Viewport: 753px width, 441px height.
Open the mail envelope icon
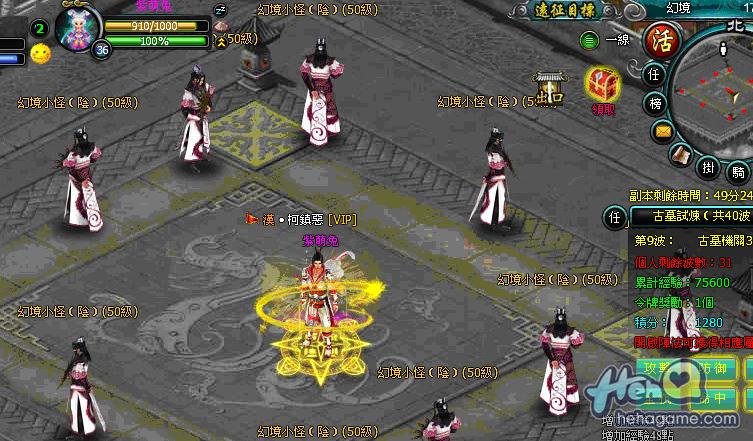click(x=662, y=131)
